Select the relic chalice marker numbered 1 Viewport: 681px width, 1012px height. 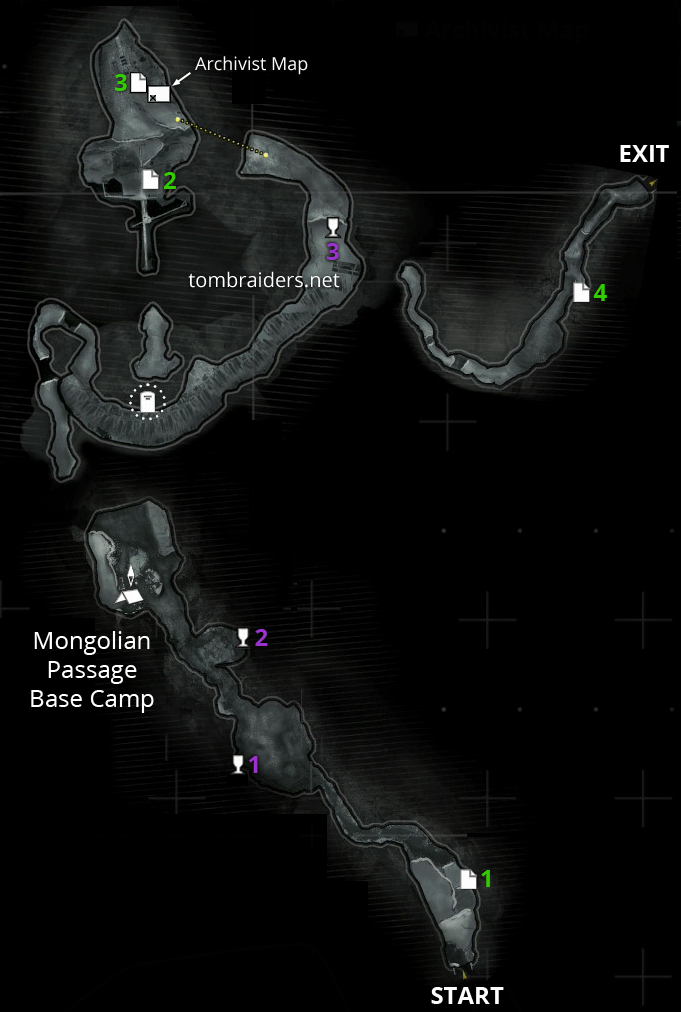pos(238,765)
